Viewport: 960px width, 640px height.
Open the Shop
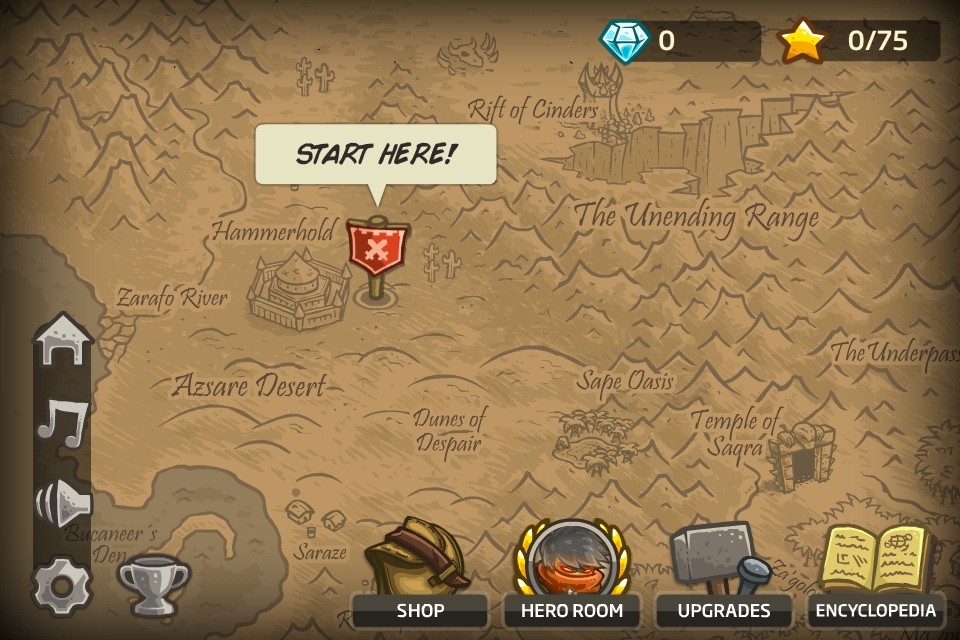(419, 575)
